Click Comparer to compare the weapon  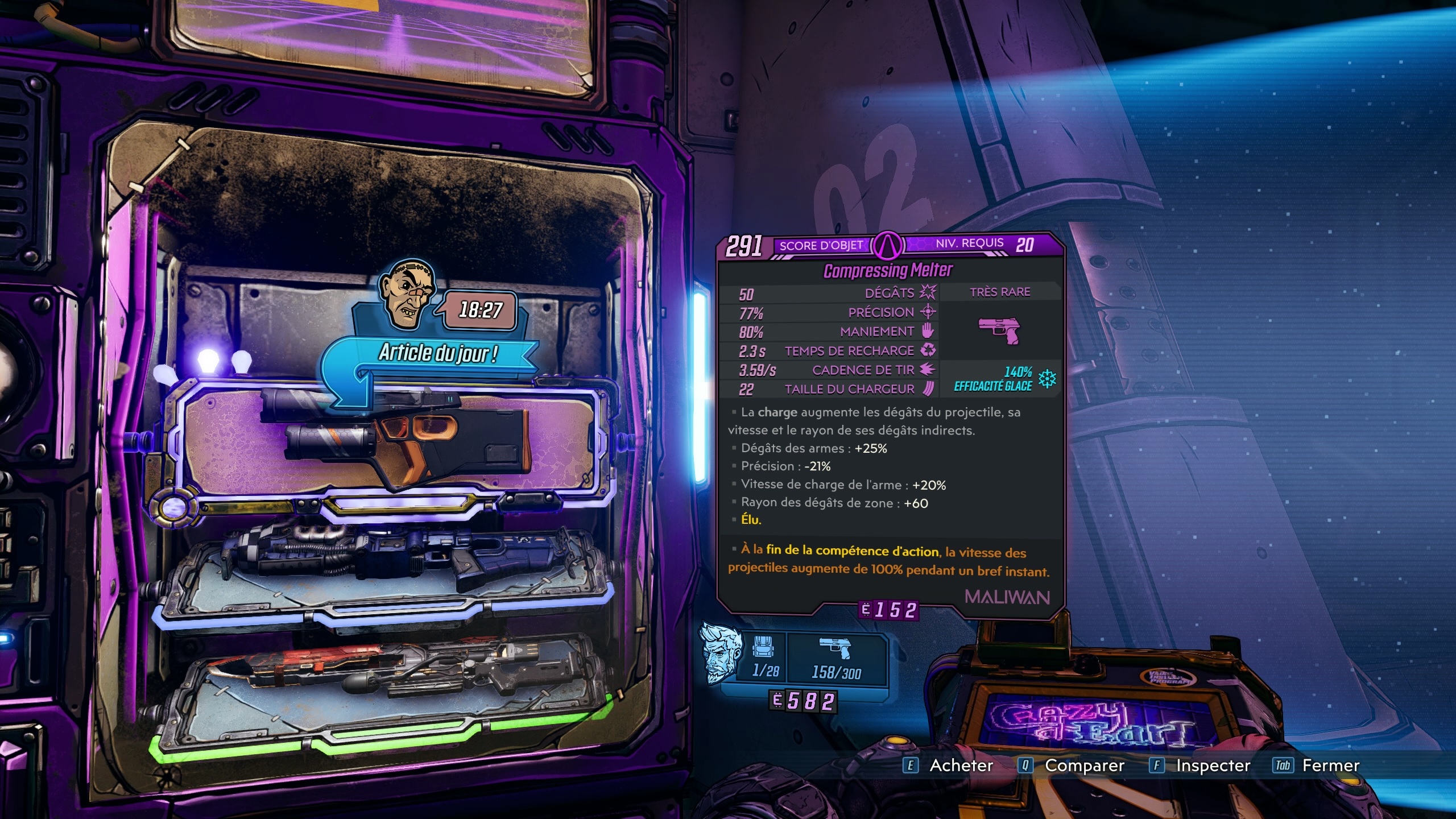tap(1072, 766)
